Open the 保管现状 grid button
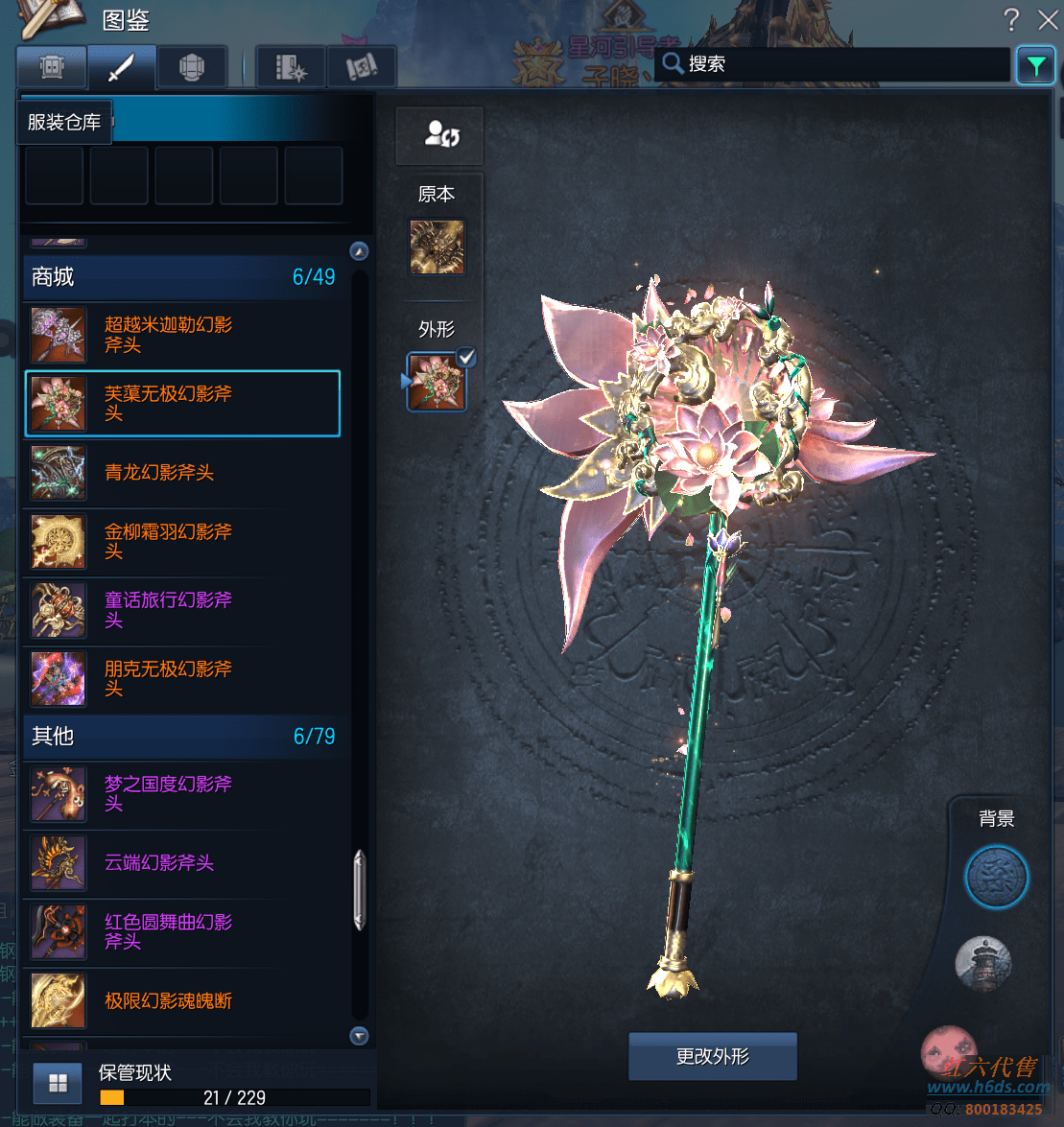Viewport: 1064px width, 1127px height. tap(58, 1083)
